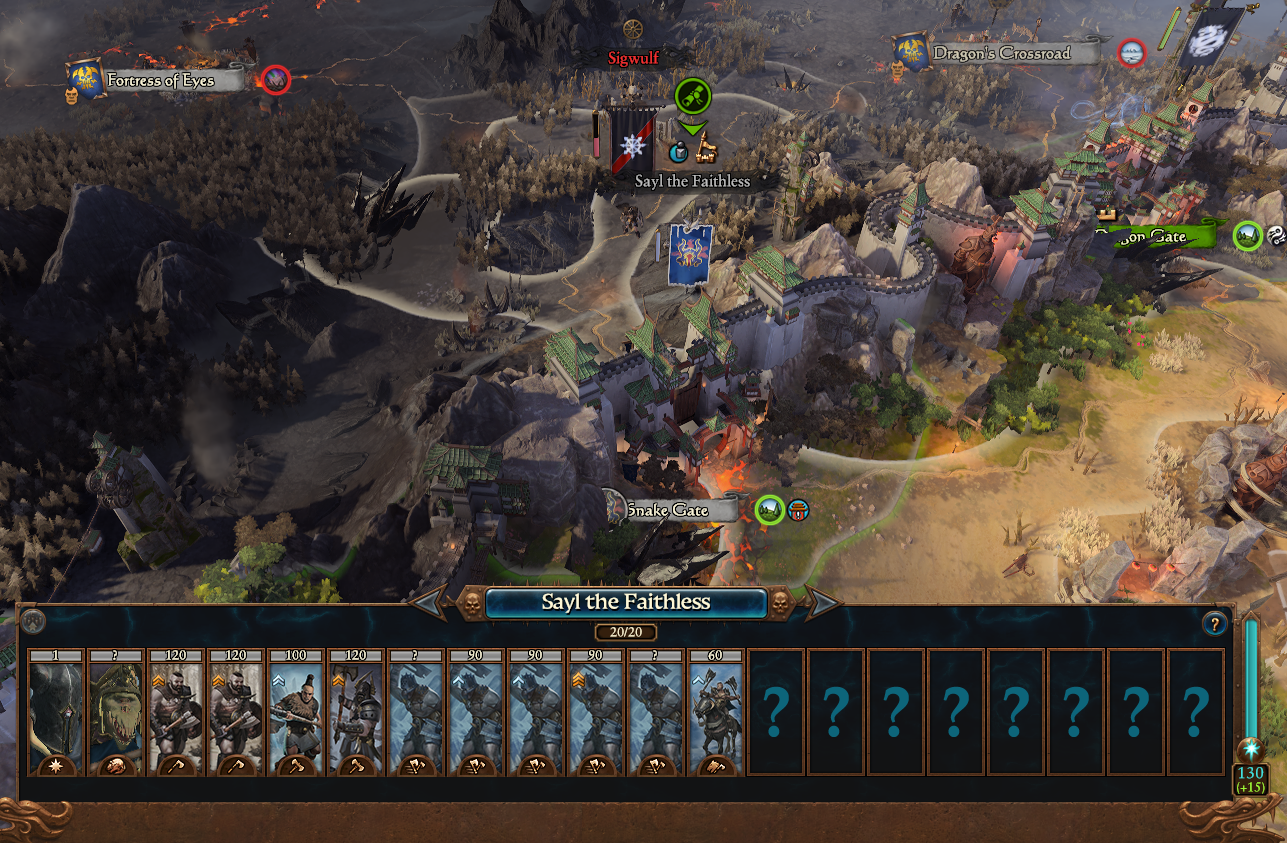The height and width of the screenshot is (843, 1287).
Task: Open the Dragon's Crossroad settlement label
Action: (1000, 53)
